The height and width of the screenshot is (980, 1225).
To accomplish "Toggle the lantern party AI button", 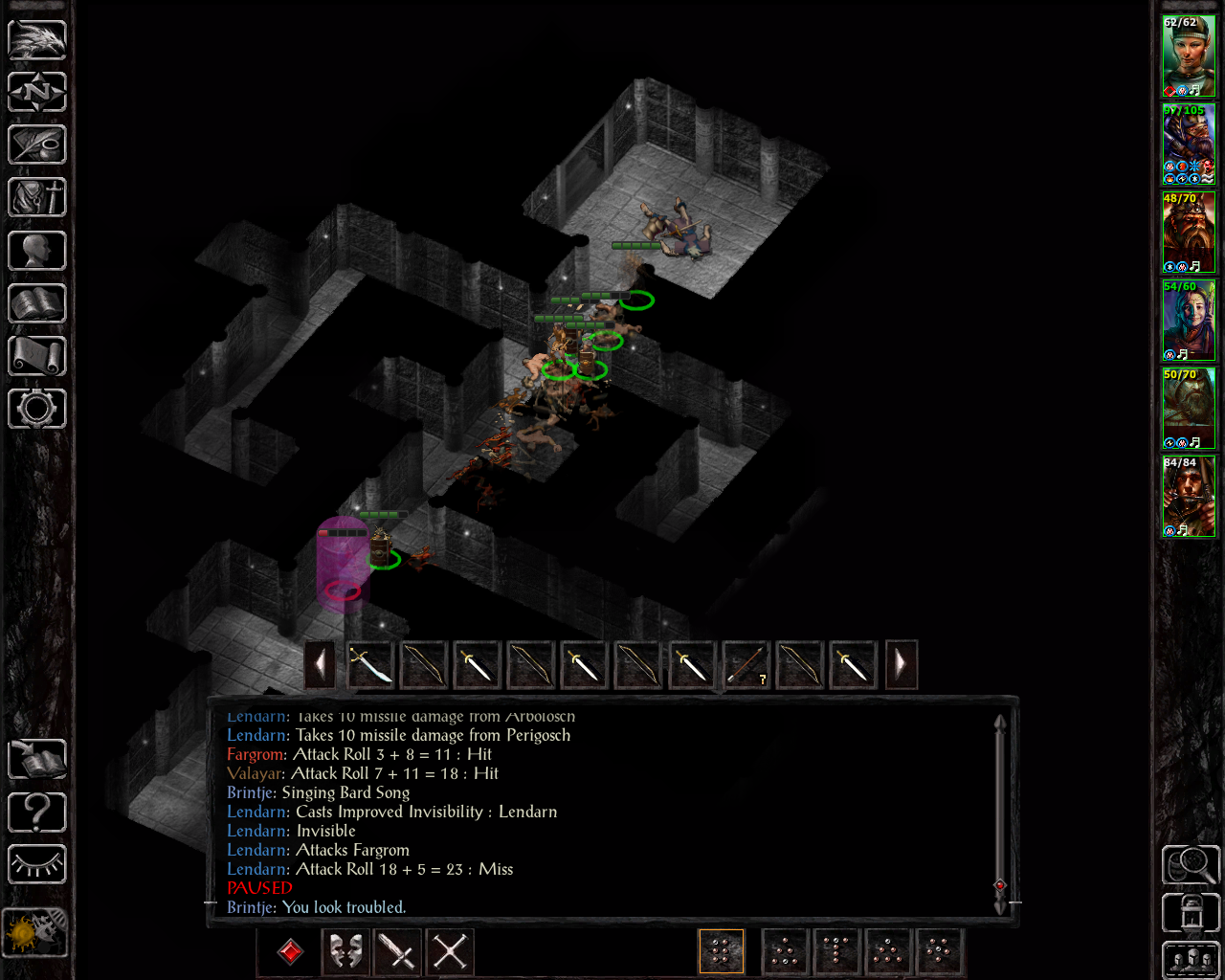I will coord(1191,913).
